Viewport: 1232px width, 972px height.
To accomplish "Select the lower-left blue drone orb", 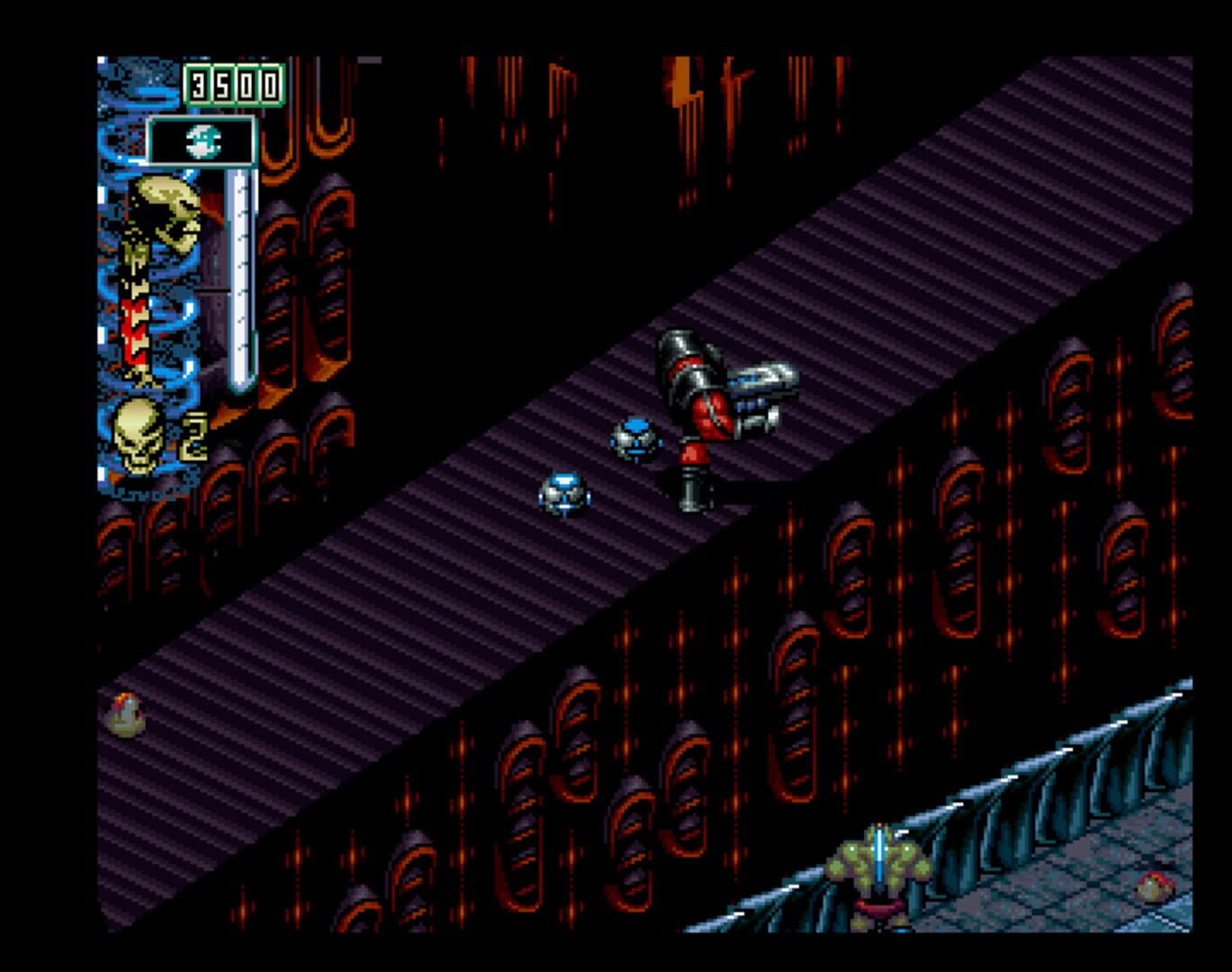I will [x=563, y=493].
